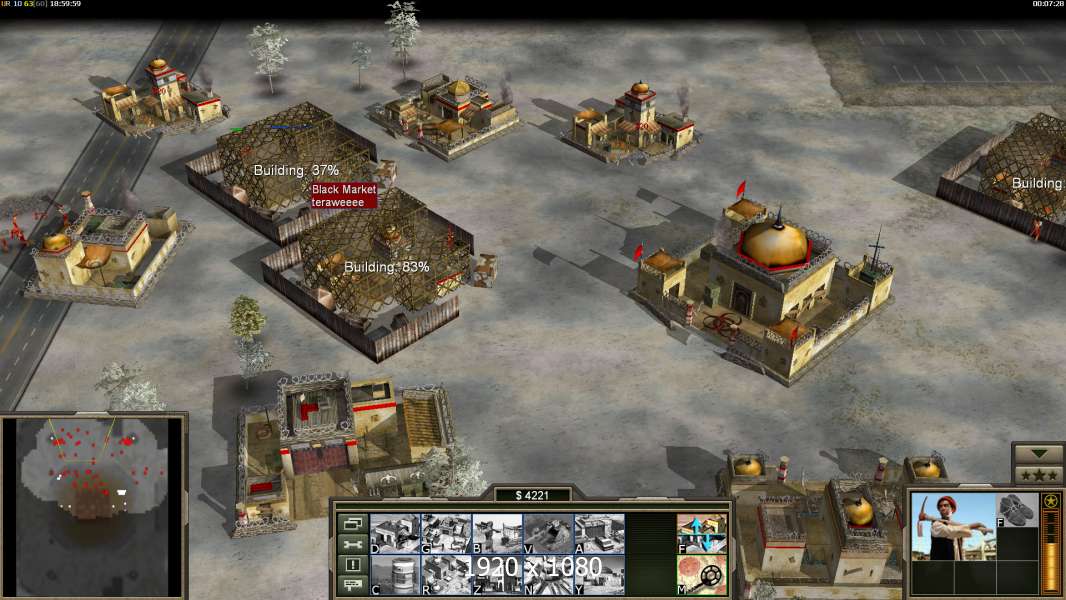This screenshot has width=1066, height=600.
Task: Select the barrel icon marked C
Action: 395,574
